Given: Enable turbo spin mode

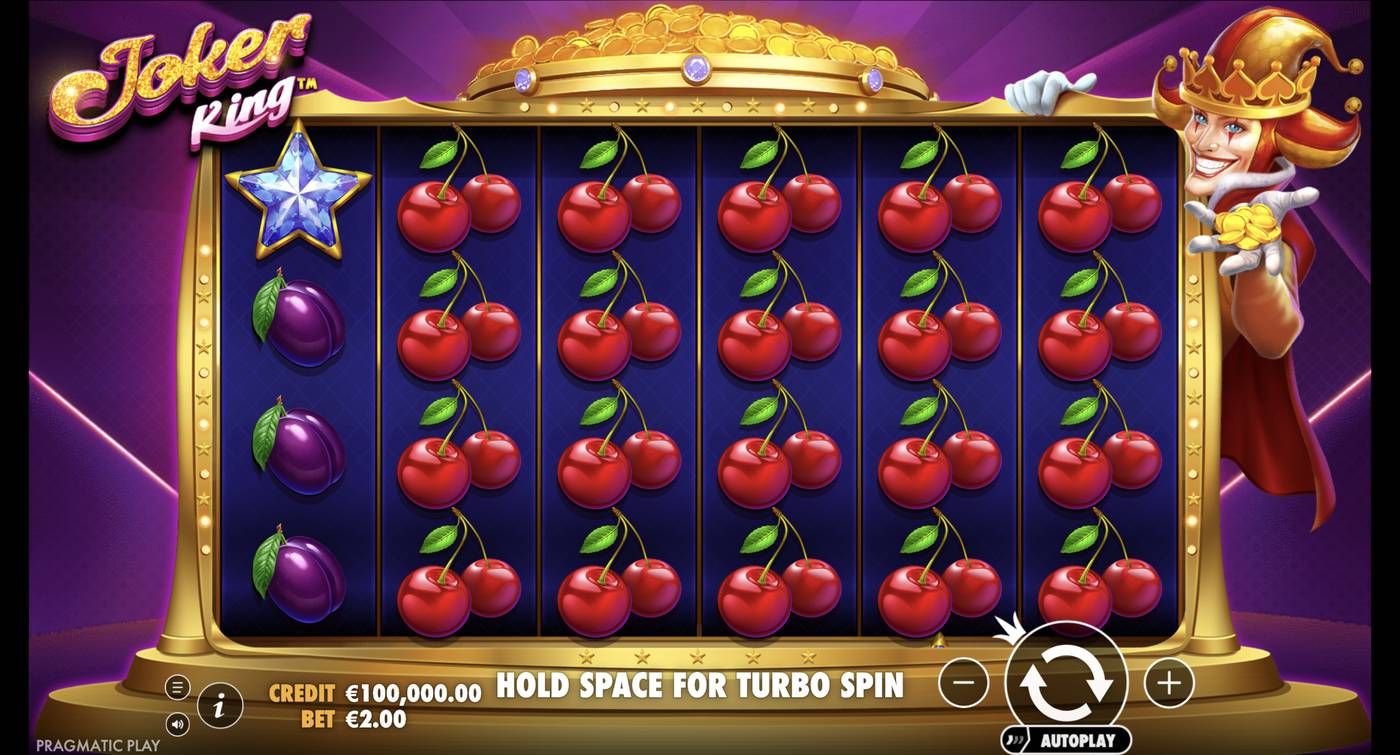Looking at the screenshot, I should (700, 686).
